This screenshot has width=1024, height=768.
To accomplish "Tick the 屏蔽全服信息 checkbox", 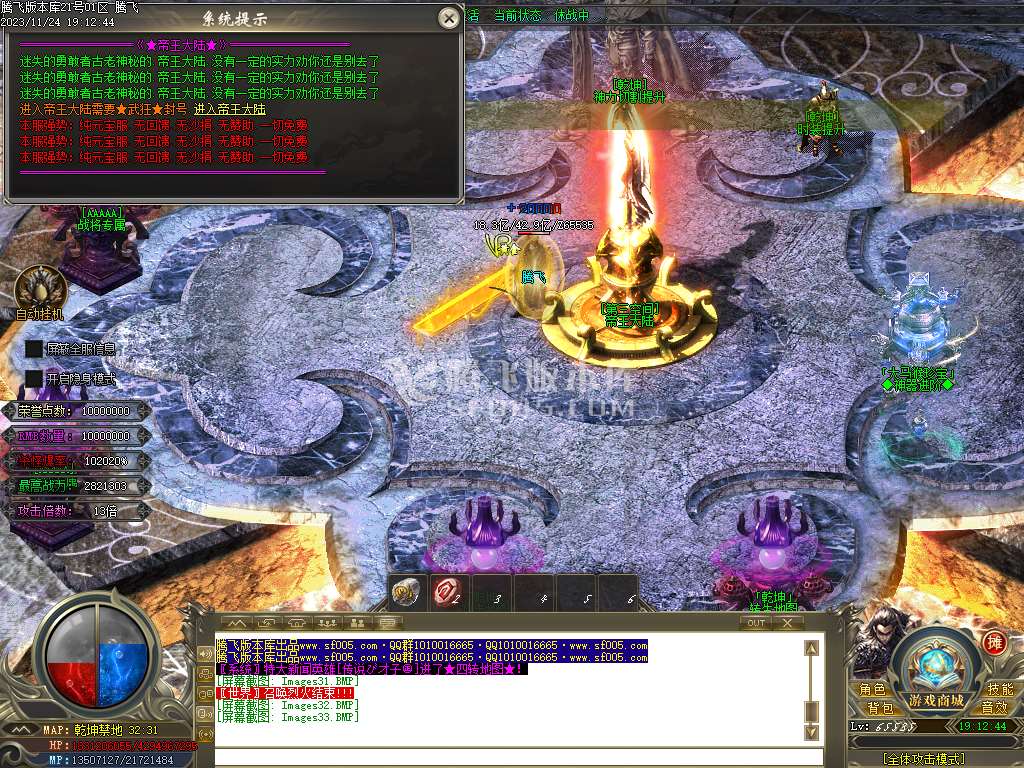I will 34,349.
